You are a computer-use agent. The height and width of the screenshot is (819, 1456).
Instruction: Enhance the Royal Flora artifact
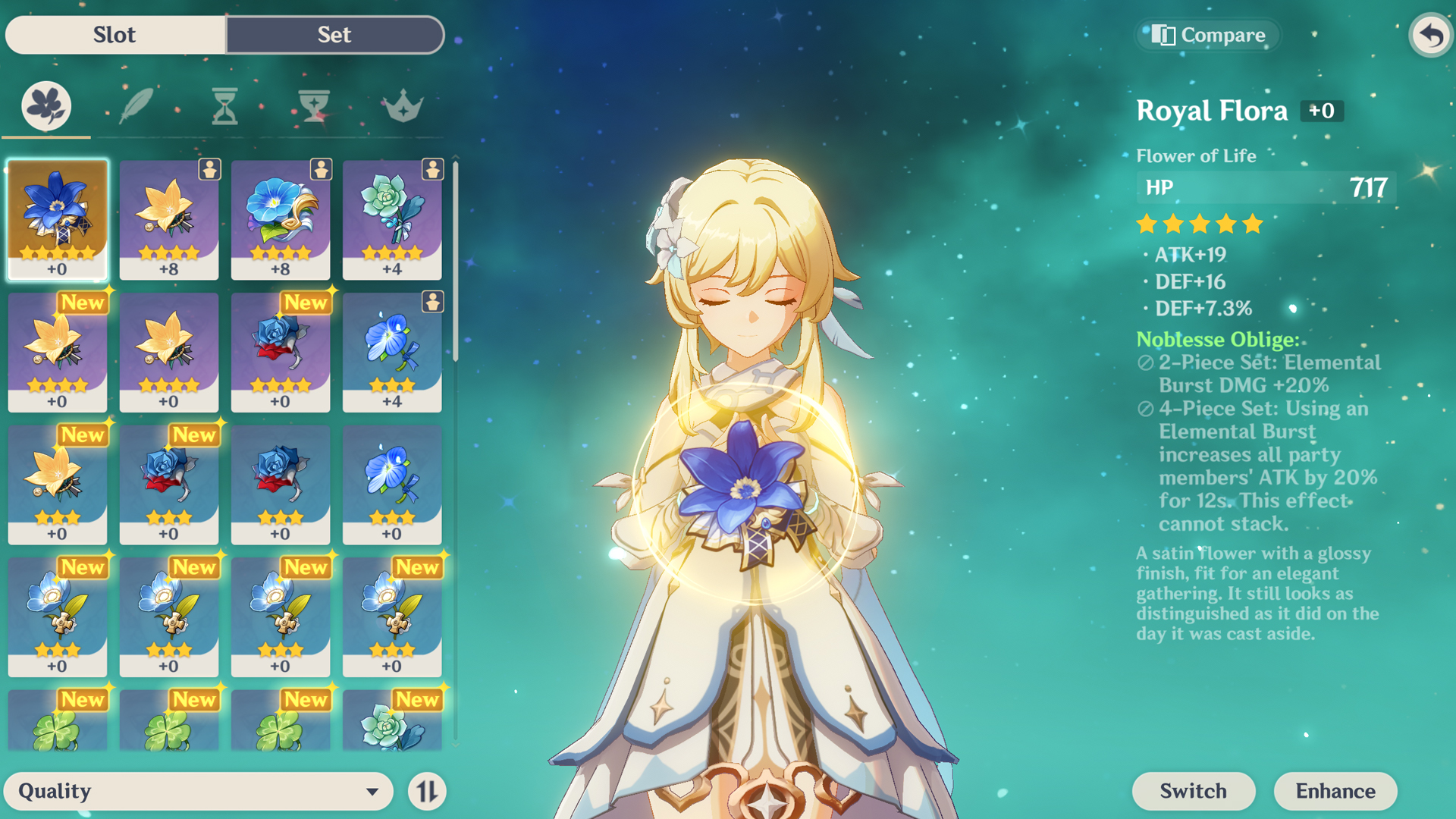tap(1335, 791)
